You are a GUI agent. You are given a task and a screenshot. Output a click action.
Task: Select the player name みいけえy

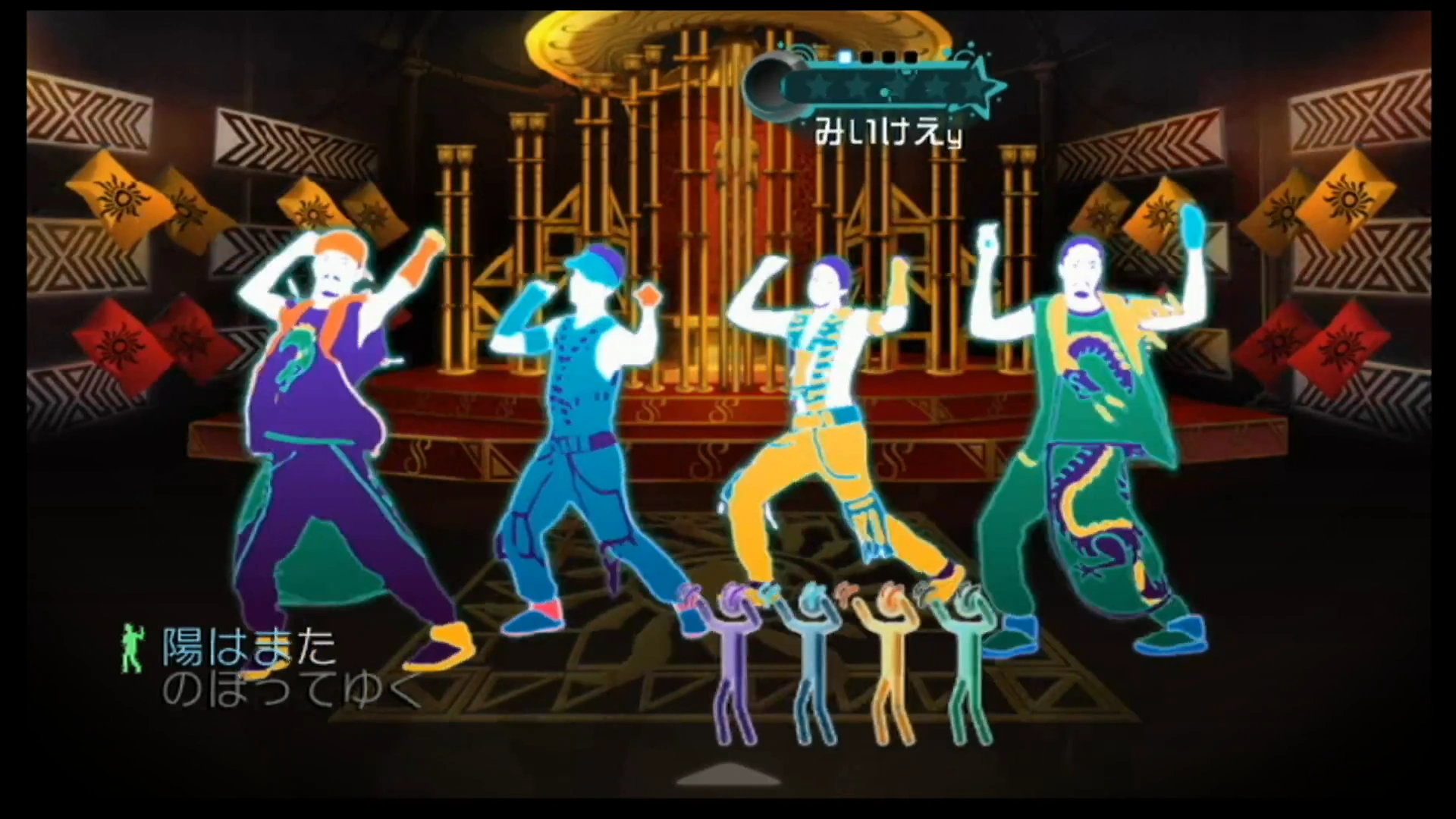pos(887,129)
